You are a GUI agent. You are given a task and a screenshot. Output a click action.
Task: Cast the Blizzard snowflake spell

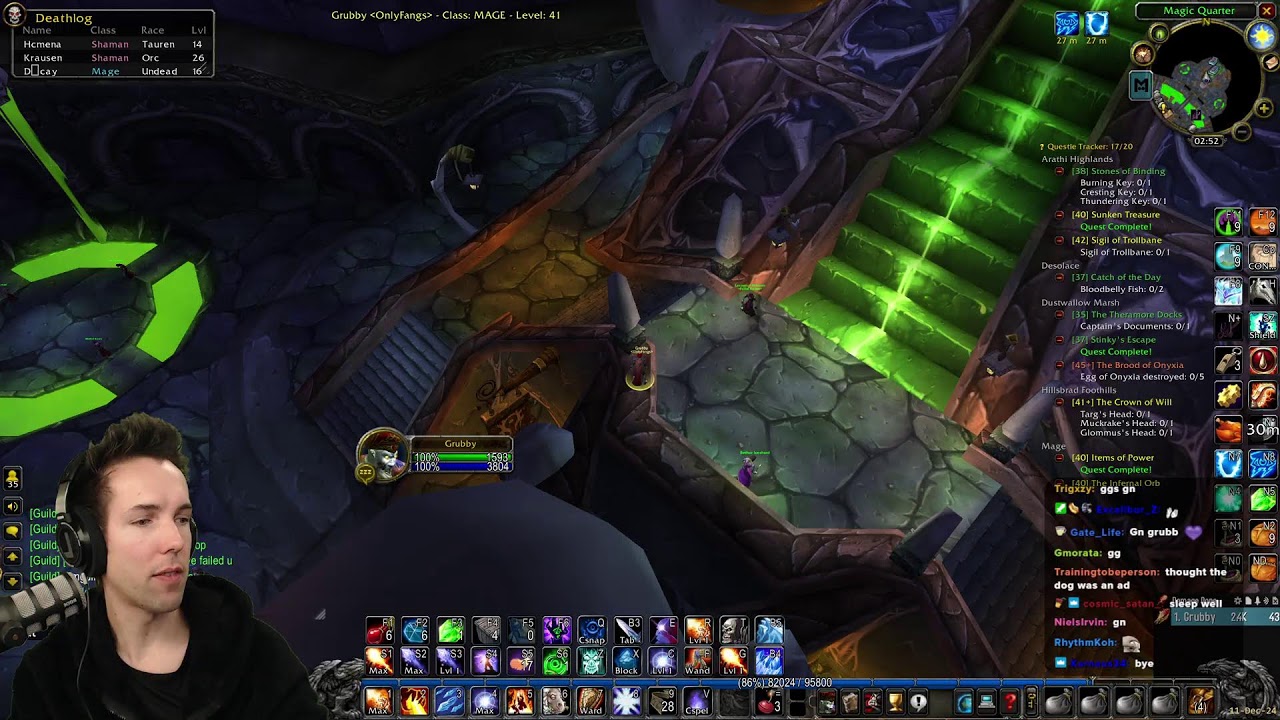click(626, 701)
